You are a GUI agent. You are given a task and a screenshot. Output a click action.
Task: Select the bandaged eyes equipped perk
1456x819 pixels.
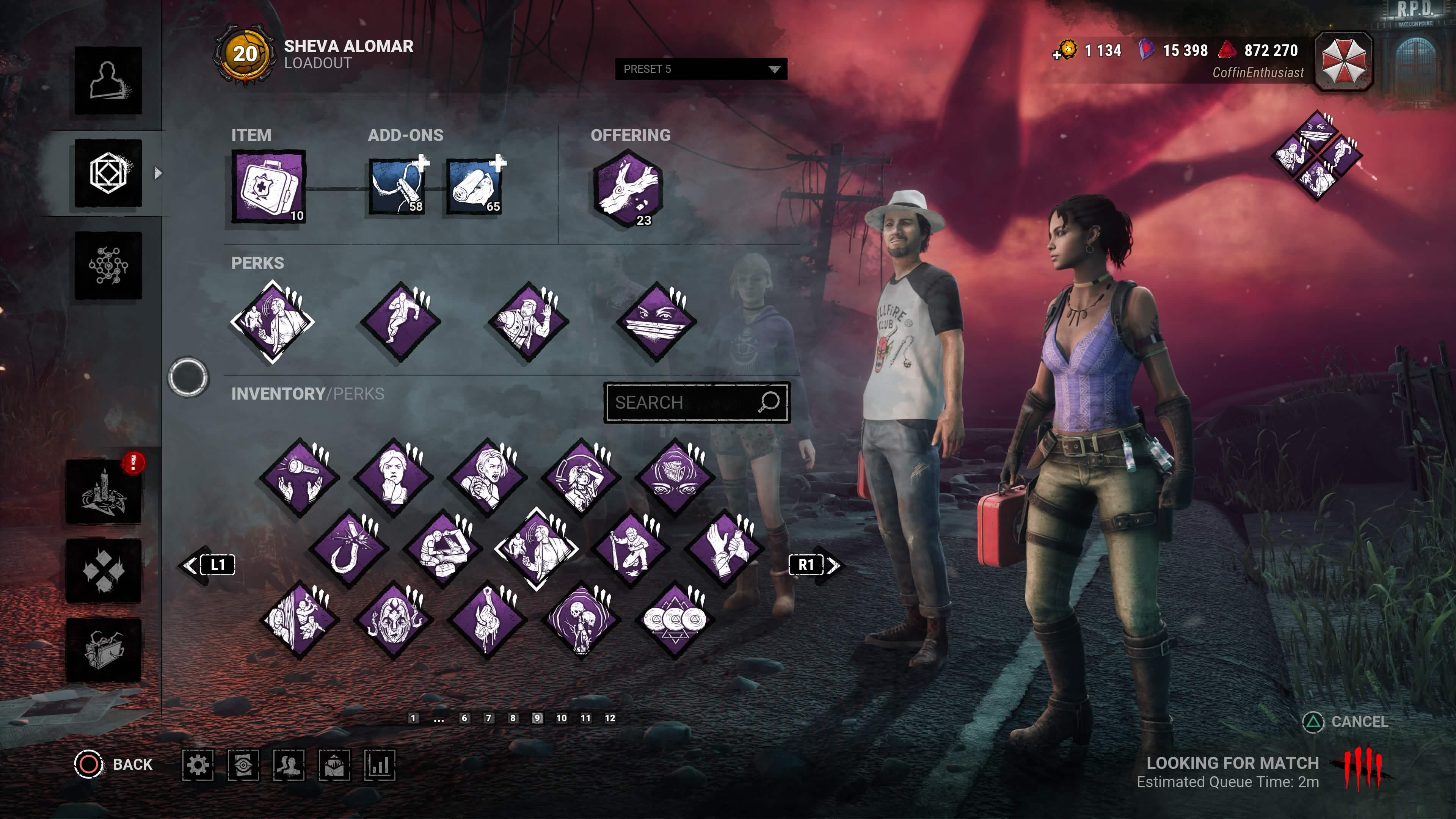[x=656, y=321]
